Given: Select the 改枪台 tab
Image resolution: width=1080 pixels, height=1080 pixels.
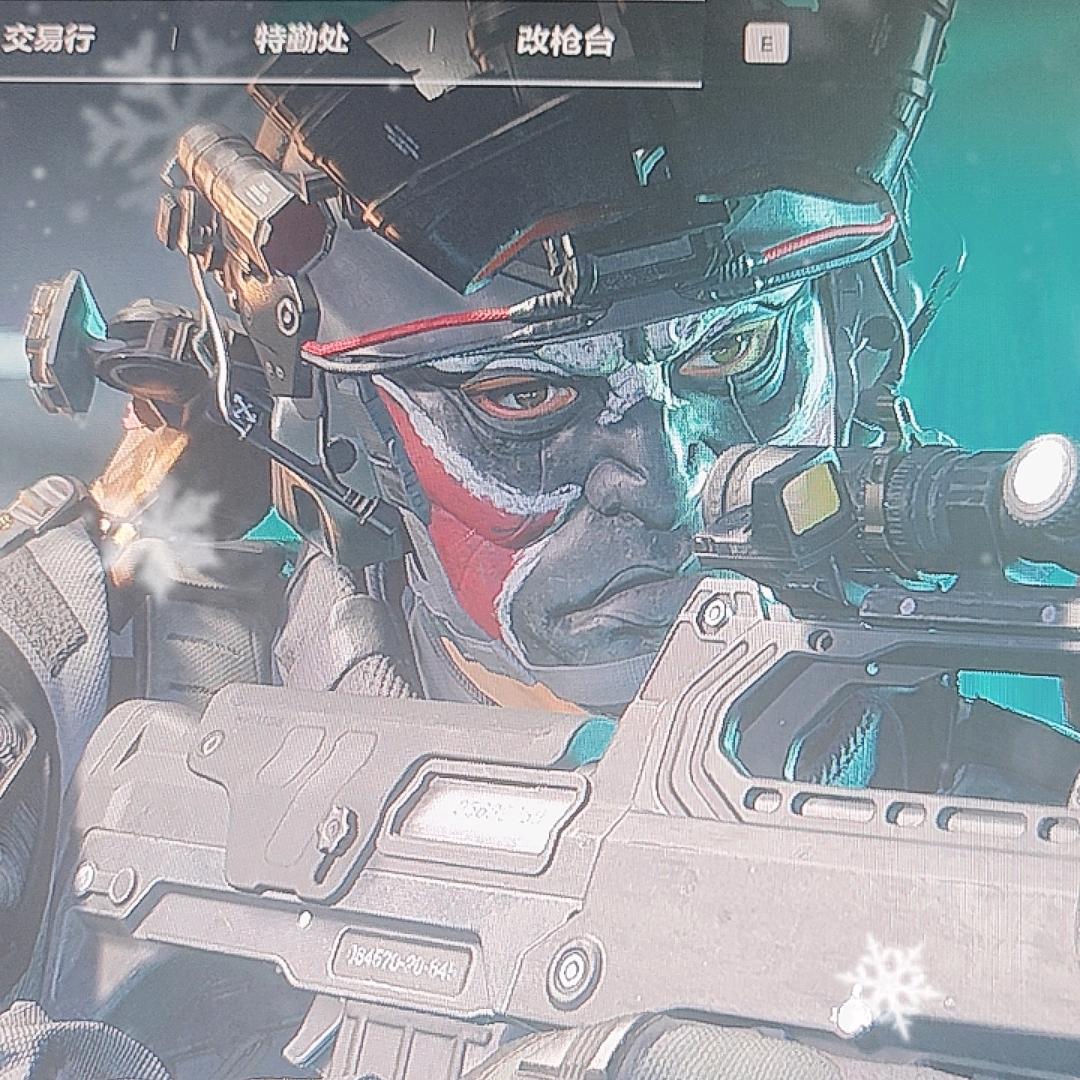Looking at the screenshot, I should (565, 41).
